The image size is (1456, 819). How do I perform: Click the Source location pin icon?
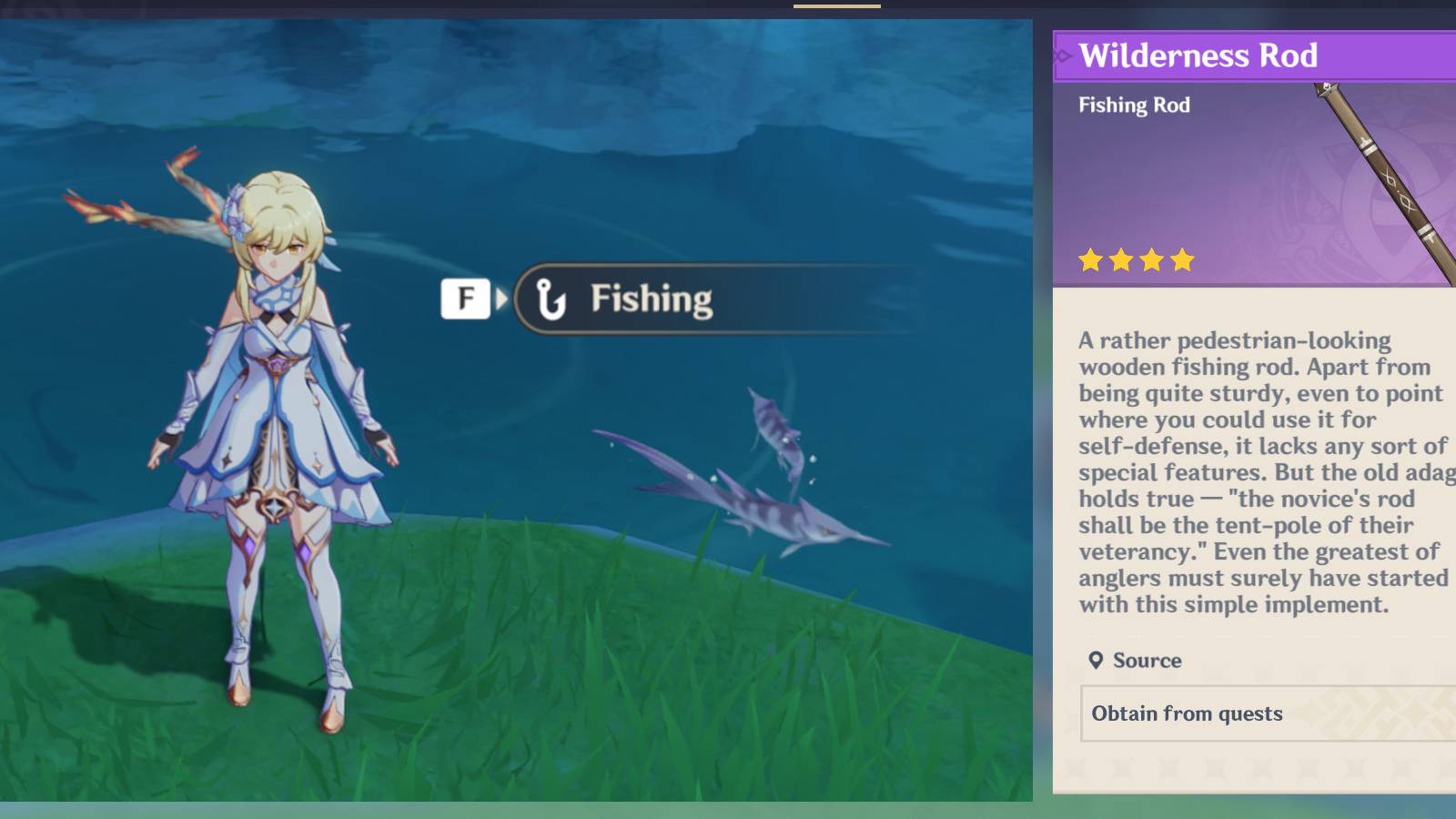point(1096,661)
